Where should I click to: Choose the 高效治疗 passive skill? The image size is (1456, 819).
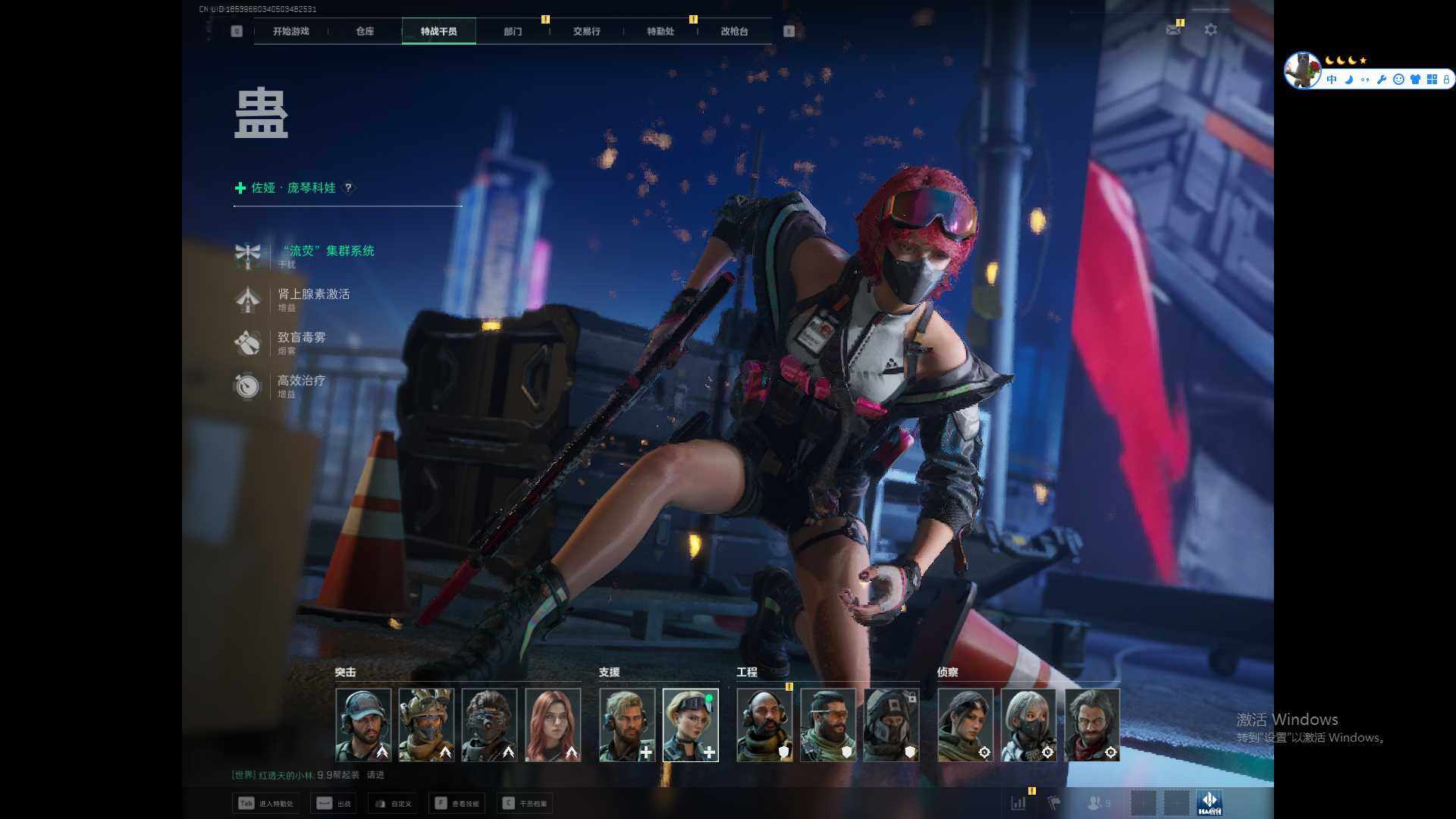[301, 381]
